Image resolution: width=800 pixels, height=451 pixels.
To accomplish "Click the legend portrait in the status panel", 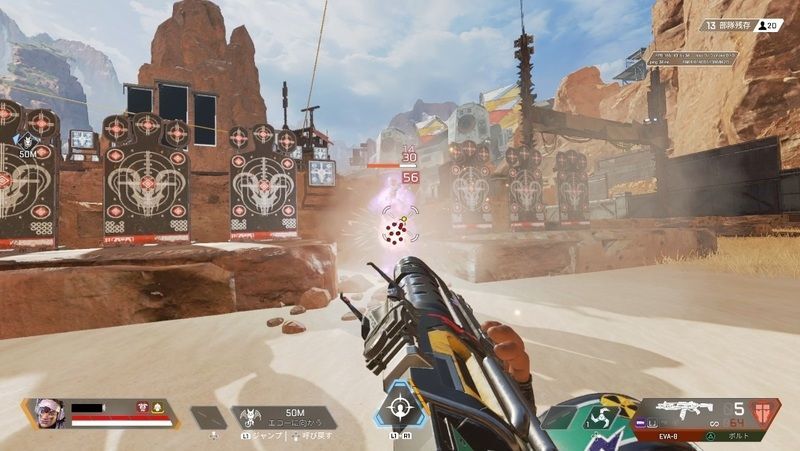I will (x=49, y=413).
